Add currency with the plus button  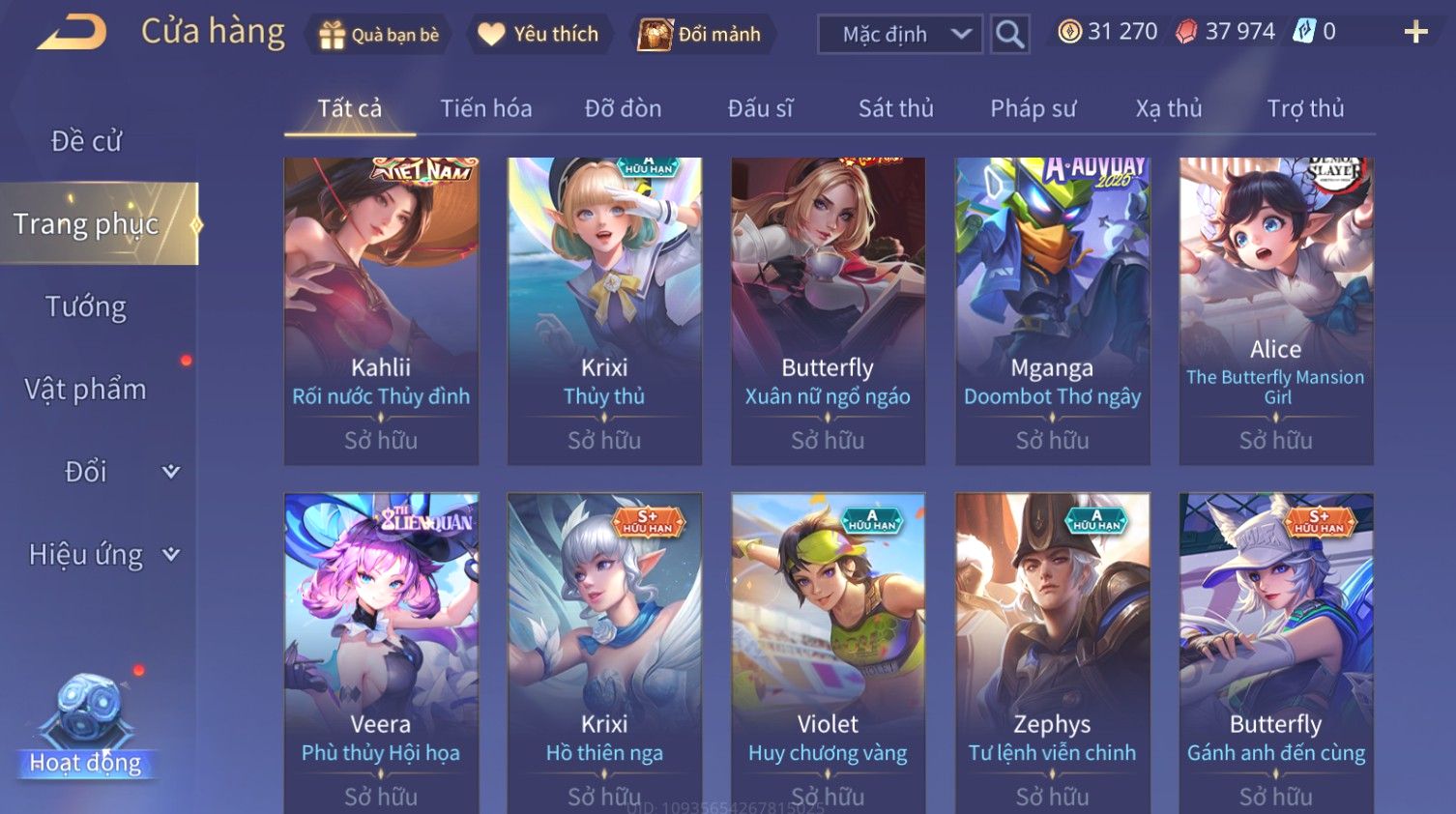click(x=1415, y=33)
